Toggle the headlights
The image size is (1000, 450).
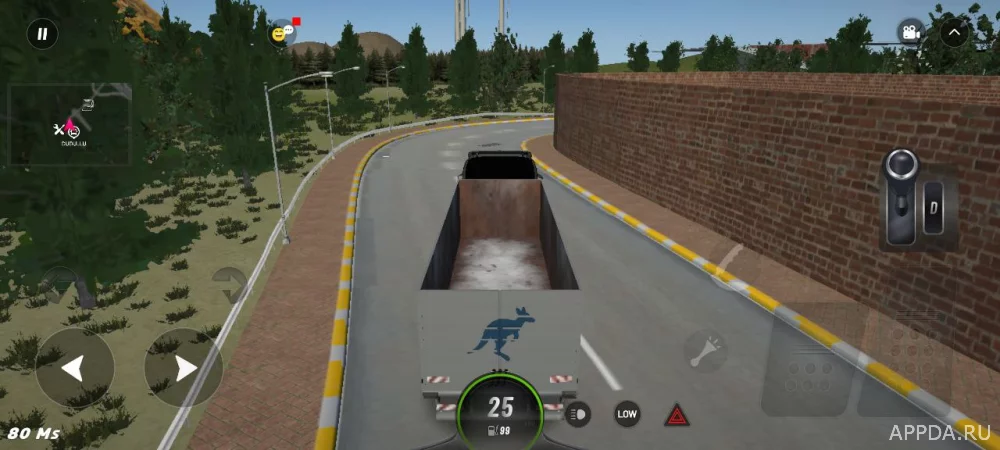coord(579,414)
